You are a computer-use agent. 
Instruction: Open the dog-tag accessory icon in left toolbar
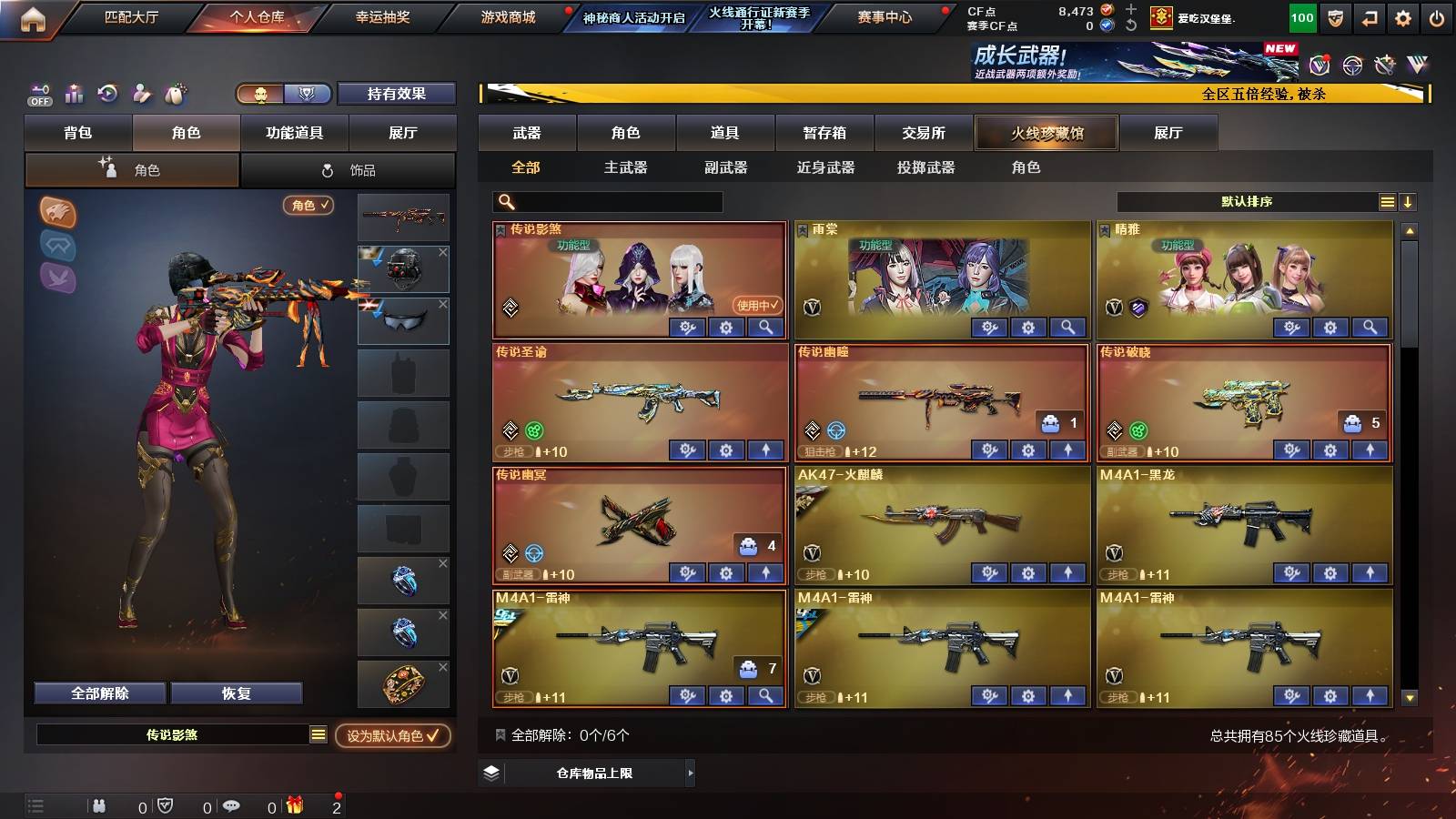(175, 94)
